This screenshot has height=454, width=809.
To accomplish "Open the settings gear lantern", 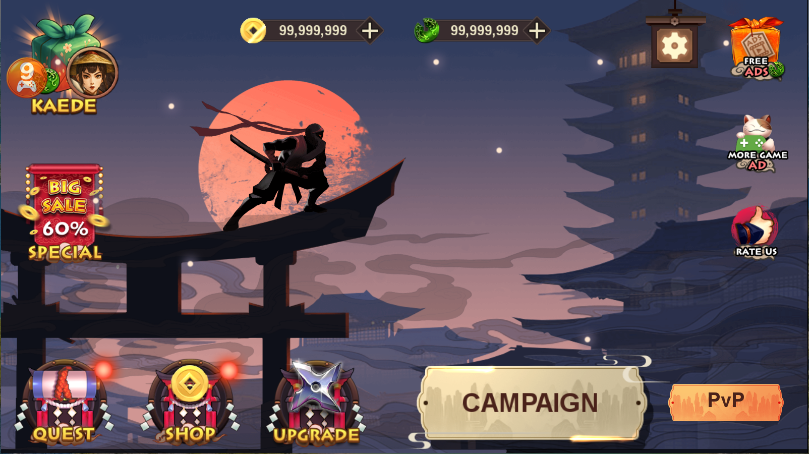I will [675, 44].
